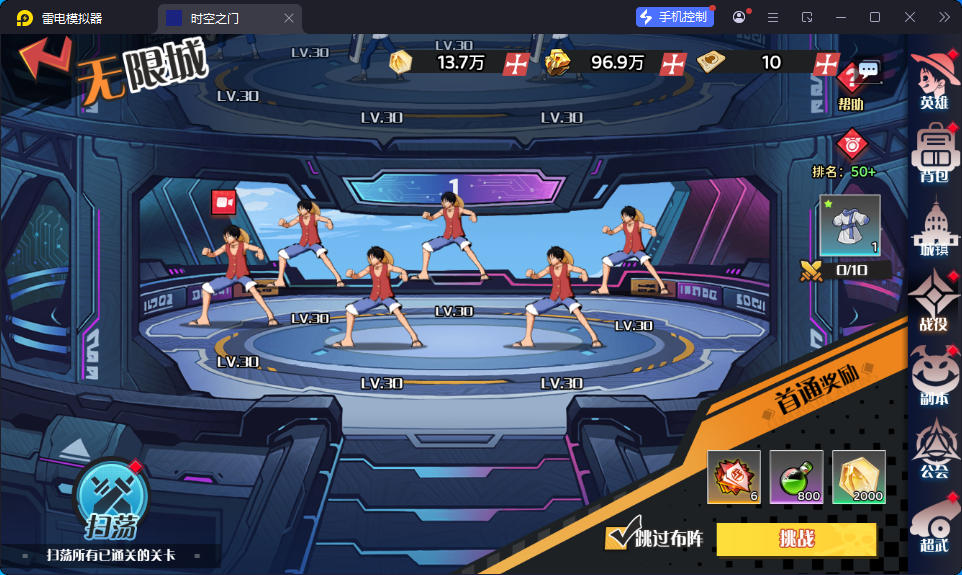
Task: Open the 超武 super weapon menu
Action: tap(934, 524)
